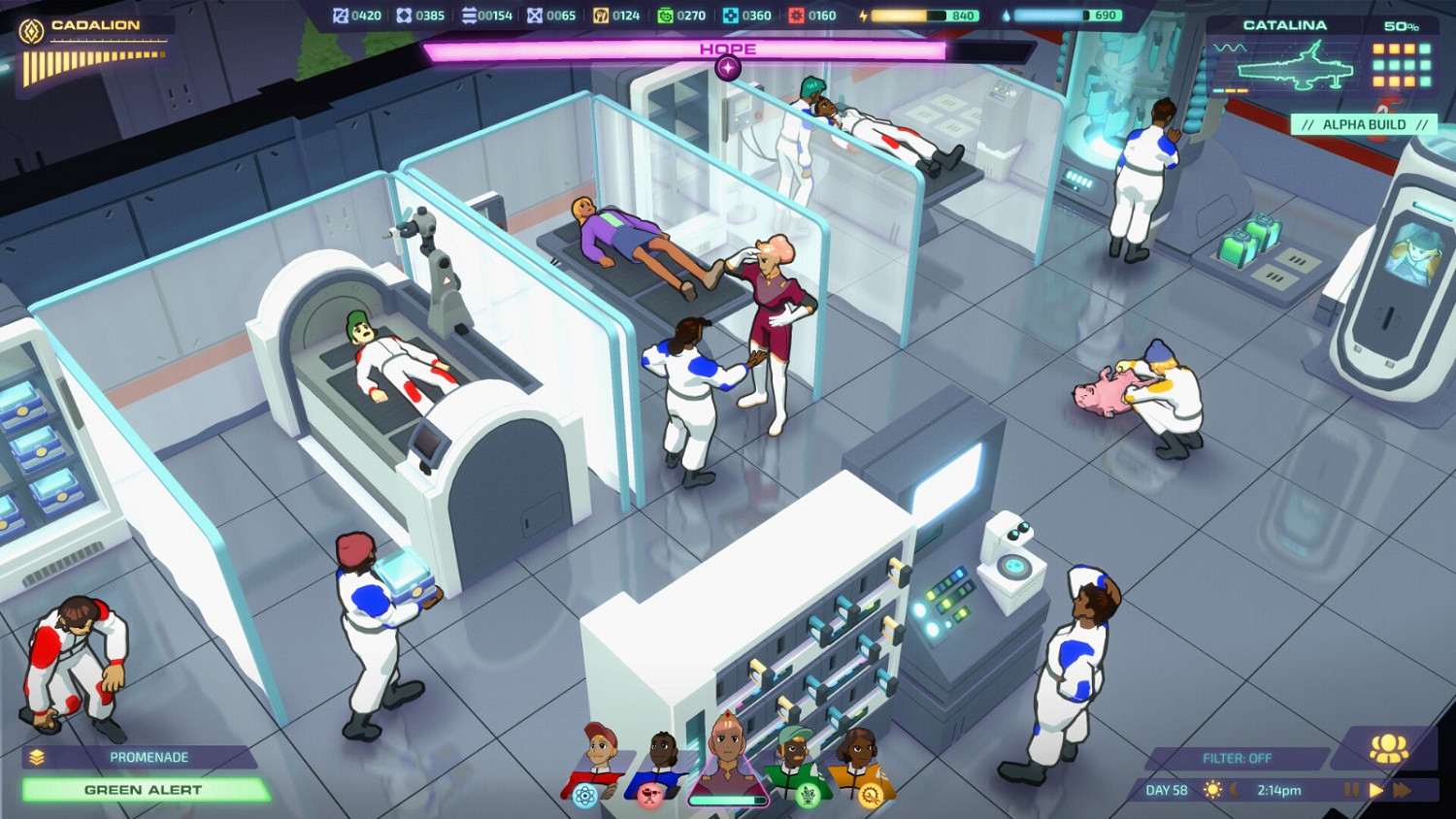Fast forward the game speed
The width and height of the screenshot is (1456, 819).
click(x=1400, y=790)
